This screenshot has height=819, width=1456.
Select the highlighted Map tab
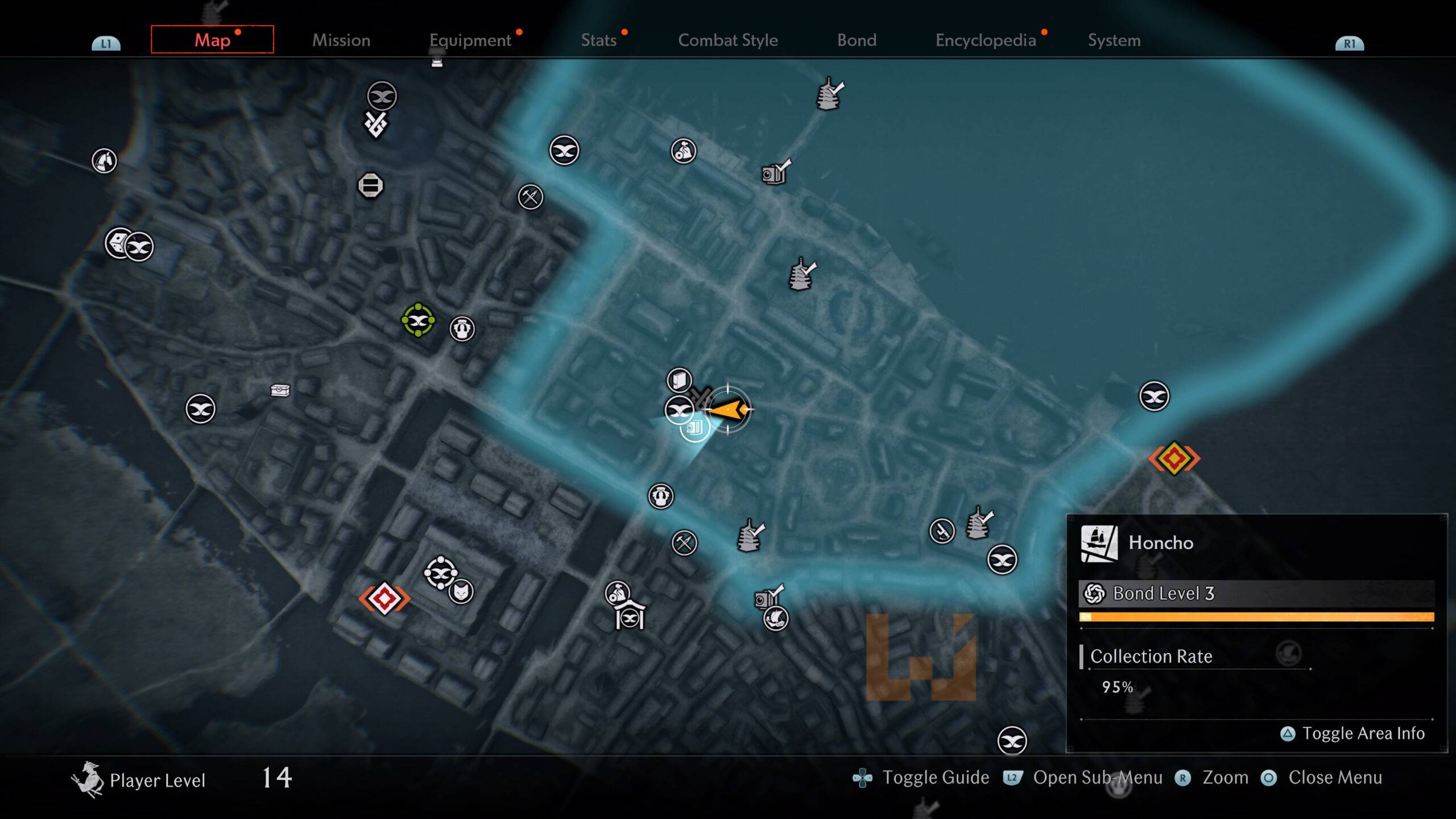(212, 40)
